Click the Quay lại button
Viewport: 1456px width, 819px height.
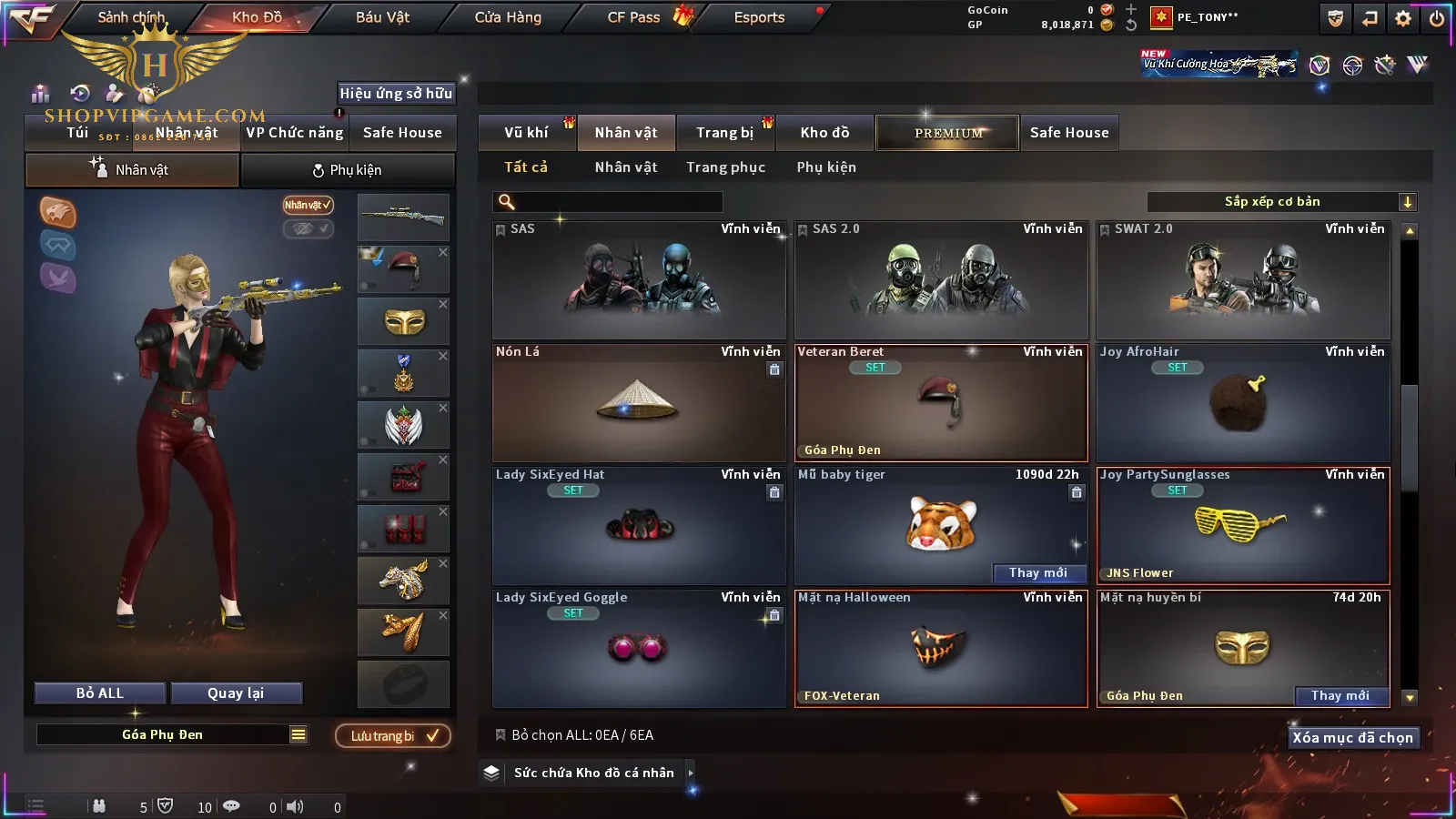click(x=236, y=693)
